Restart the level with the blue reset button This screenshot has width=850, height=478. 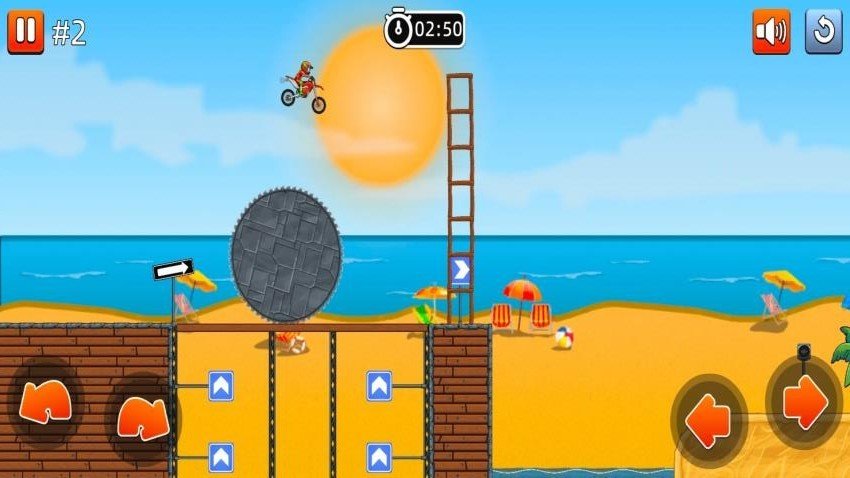[823, 31]
